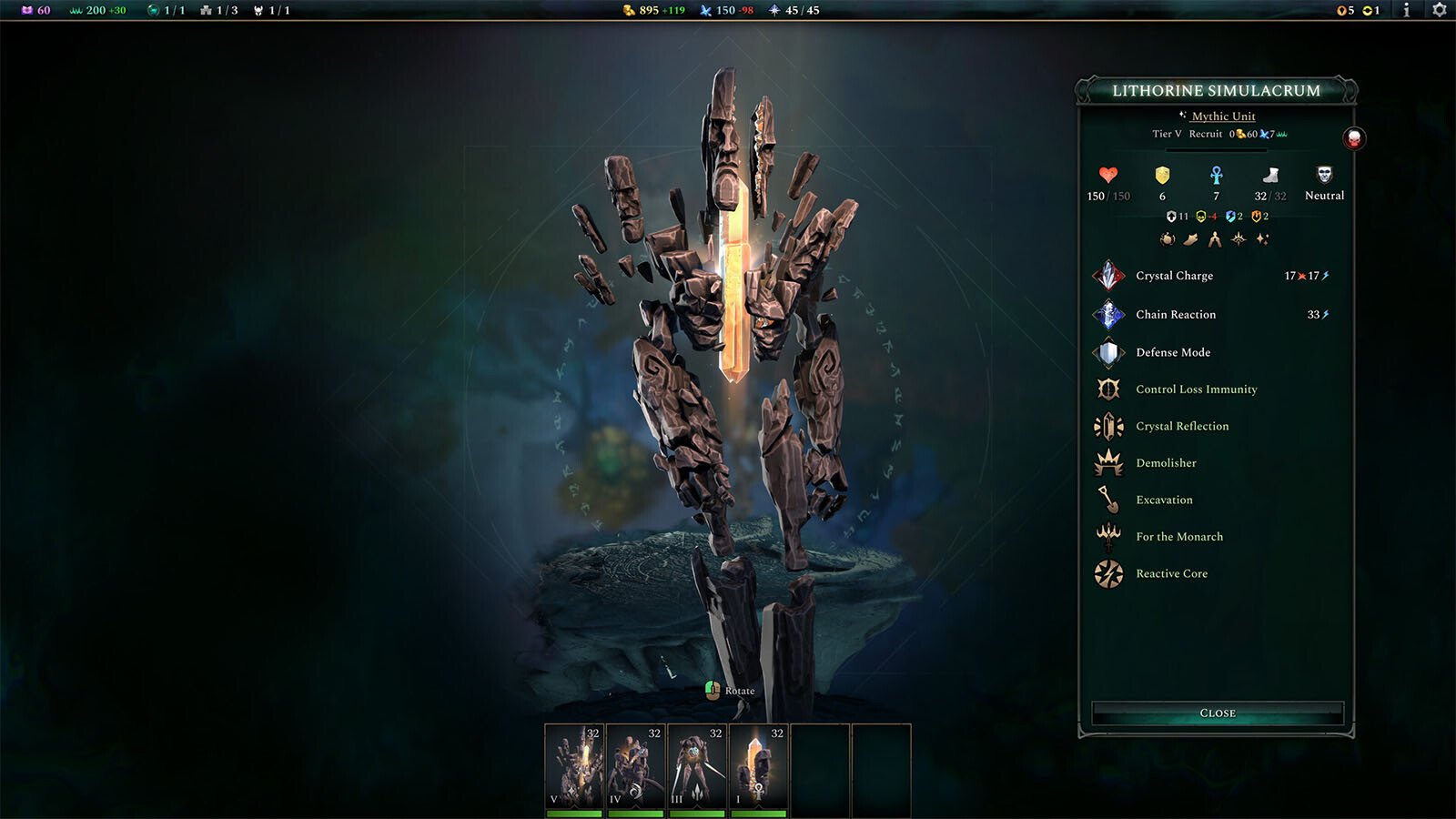Open the settings gear in the top right
Viewport: 1456px width, 819px height.
[1441, 12]
